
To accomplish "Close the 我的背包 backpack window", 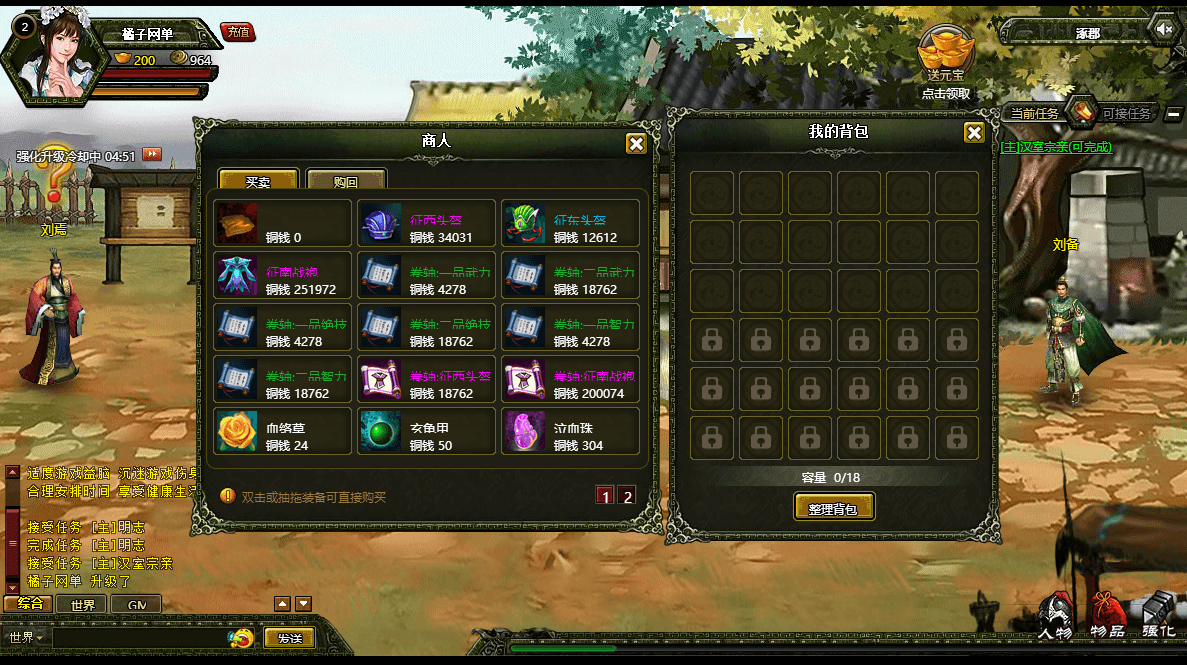I will (974, 134).
